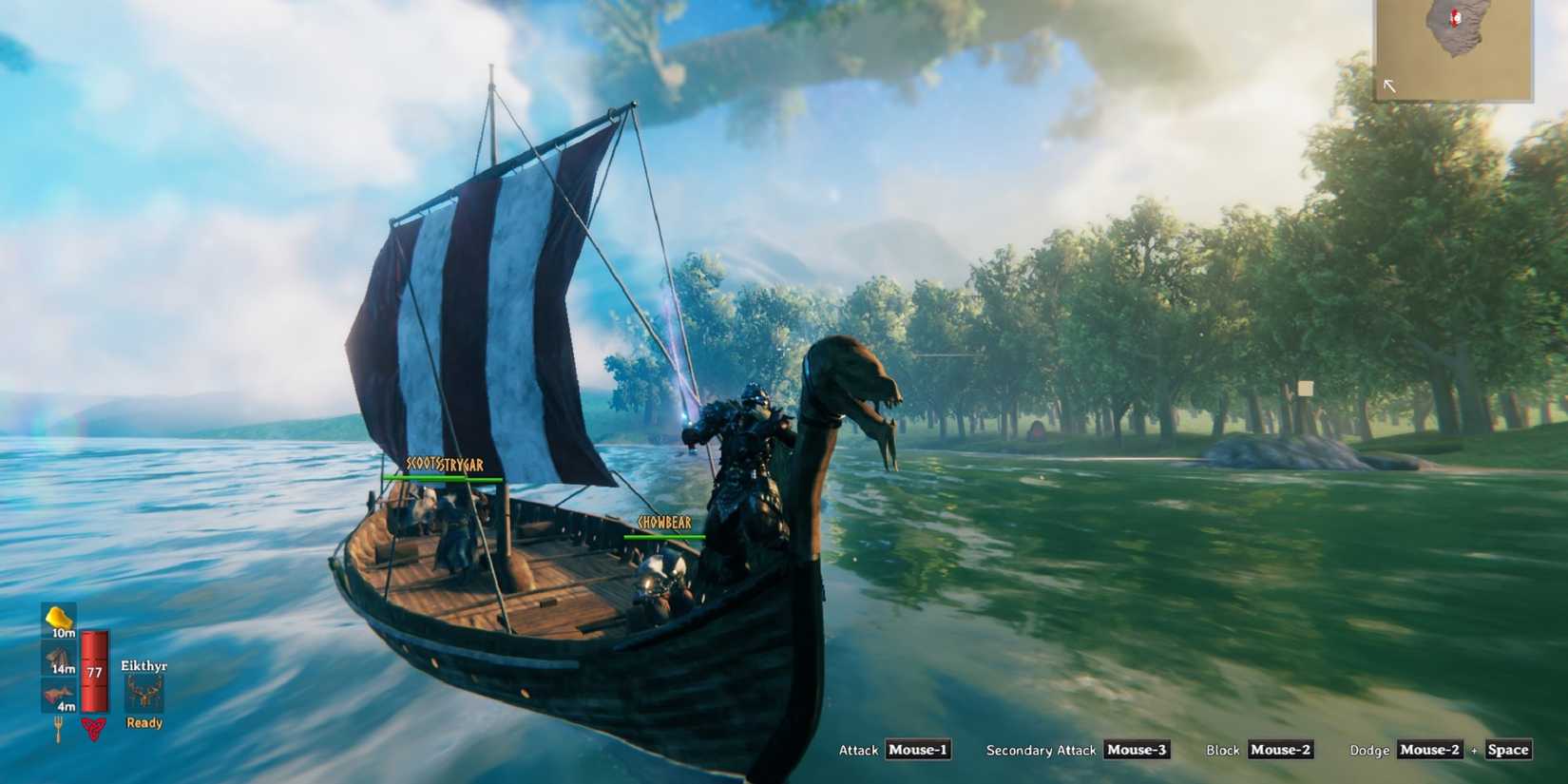Click the sausages food icon with 14m timer
The height and width of the screenshot is (784, 1568).
tap(57, 657)
